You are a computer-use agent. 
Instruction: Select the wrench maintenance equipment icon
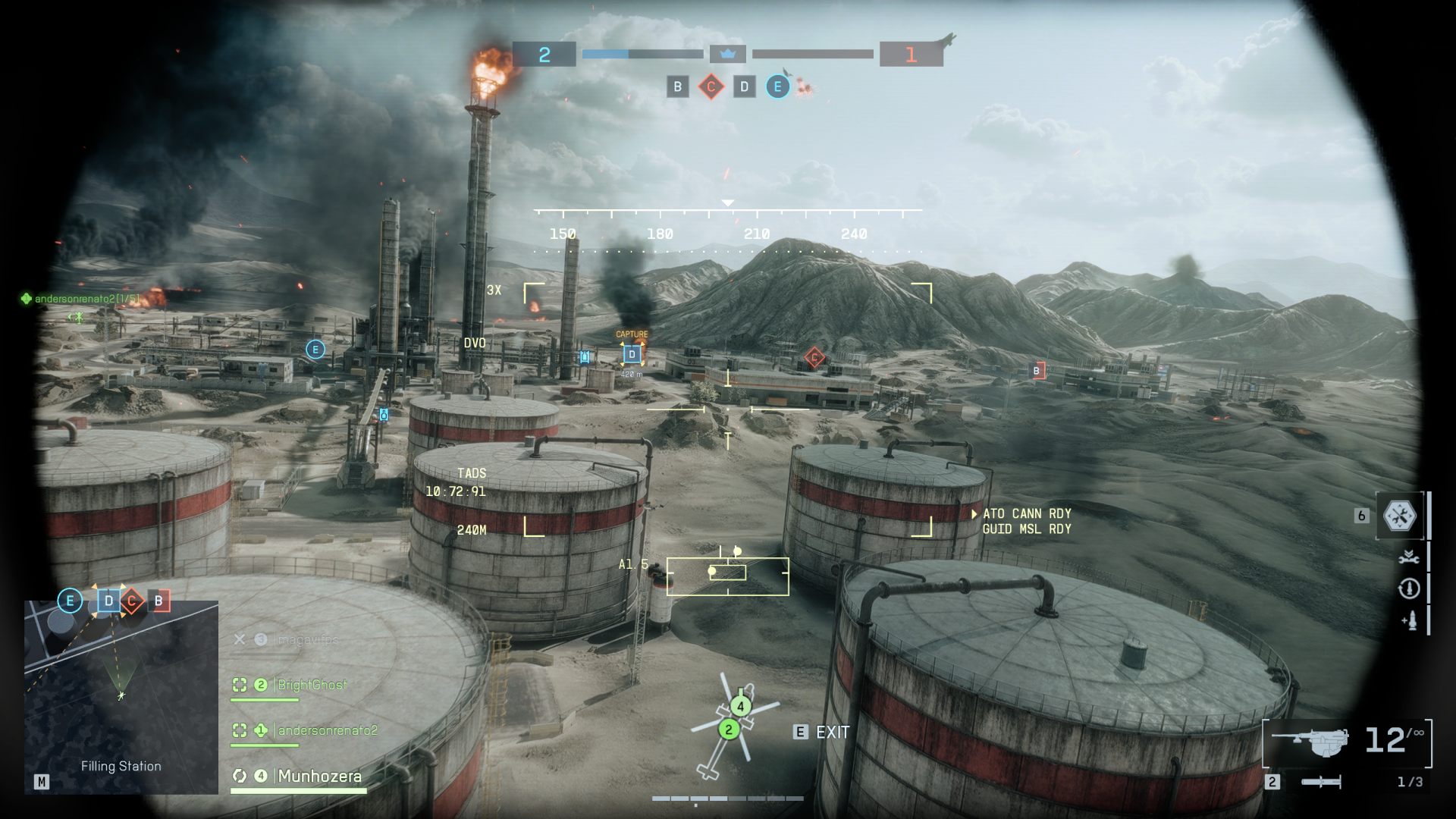1408,558
